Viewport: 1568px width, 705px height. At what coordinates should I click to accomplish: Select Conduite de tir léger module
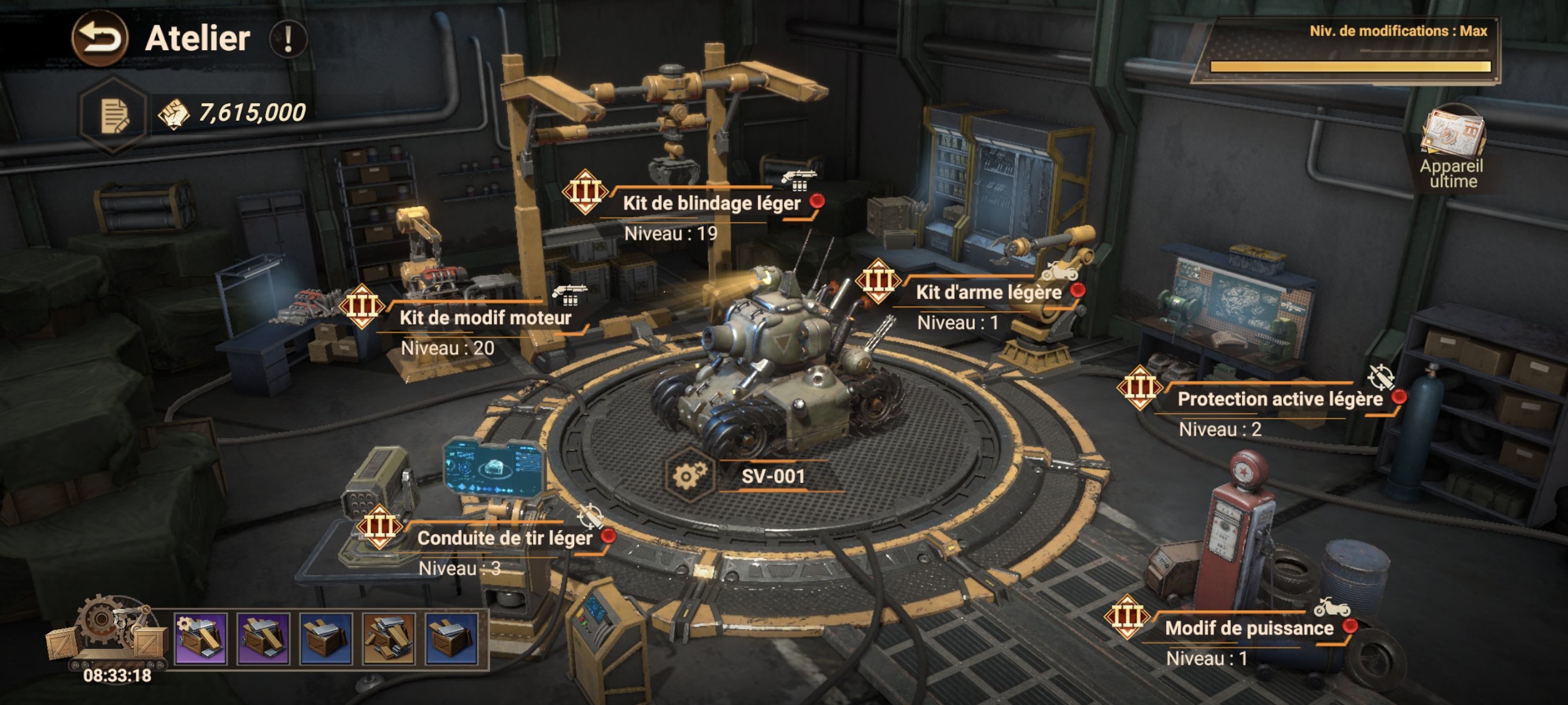click(x=505, y=538)
